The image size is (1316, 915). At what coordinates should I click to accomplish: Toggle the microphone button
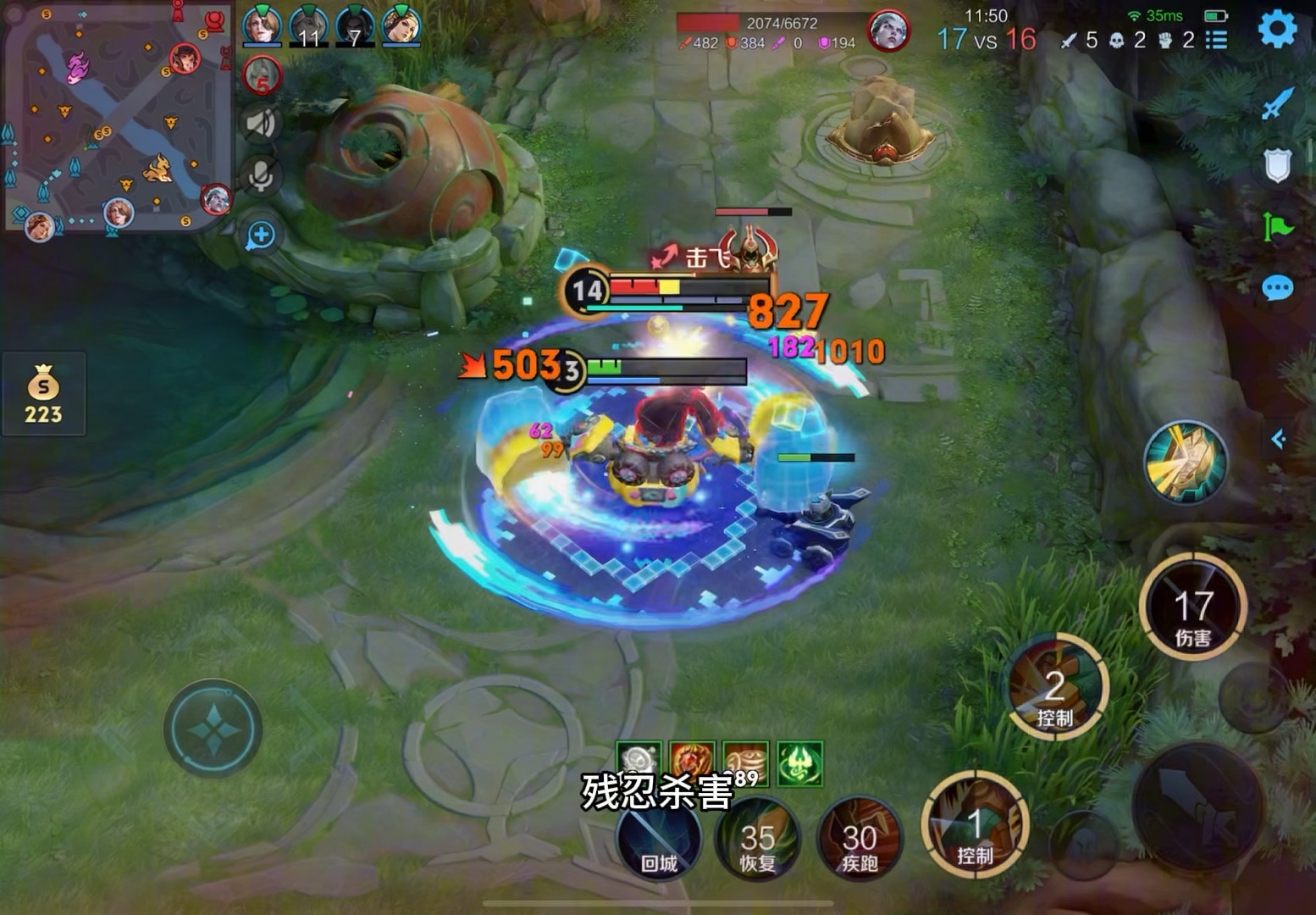pos(261,177)
